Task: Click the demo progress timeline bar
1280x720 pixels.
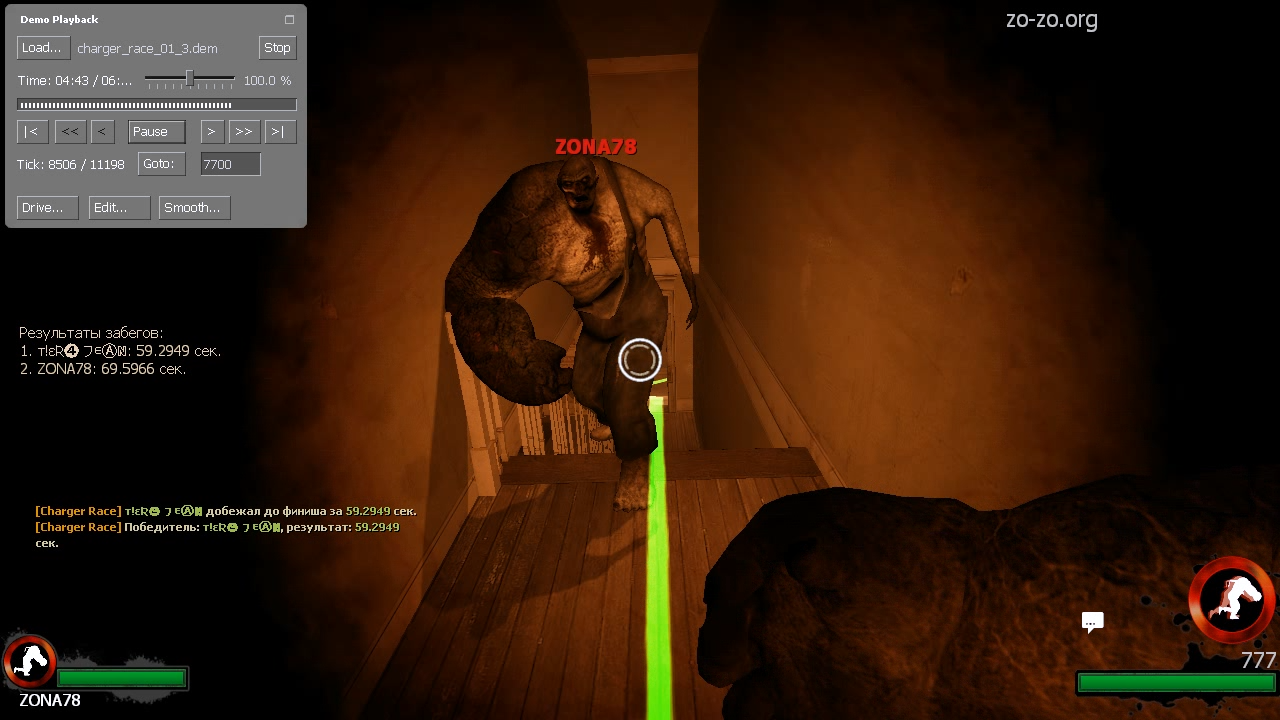Action: pos(156,105)
